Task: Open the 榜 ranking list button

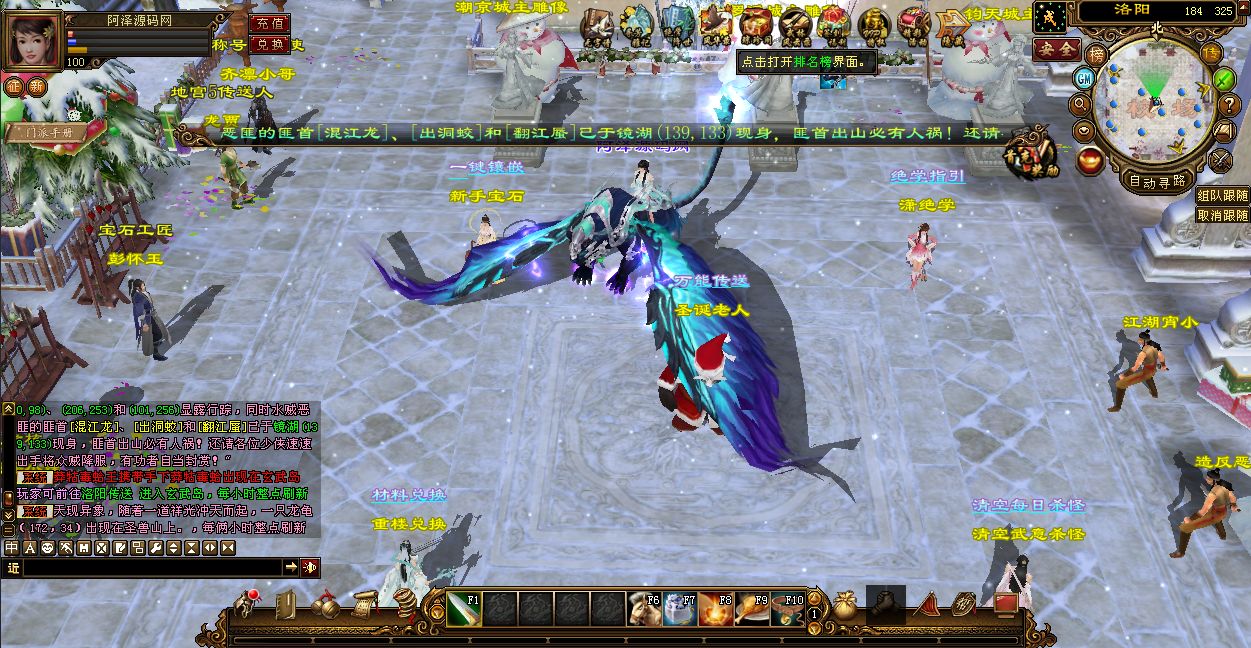Action: tap(1098, 54)
